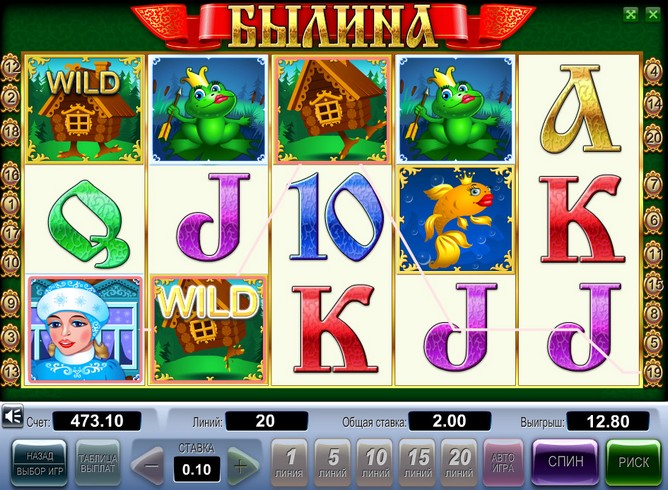Image resolution: width=668 pixels, height=490 pixels.
Task: Increase the СТАВКА bet with plus
Action: pos(238,465)
